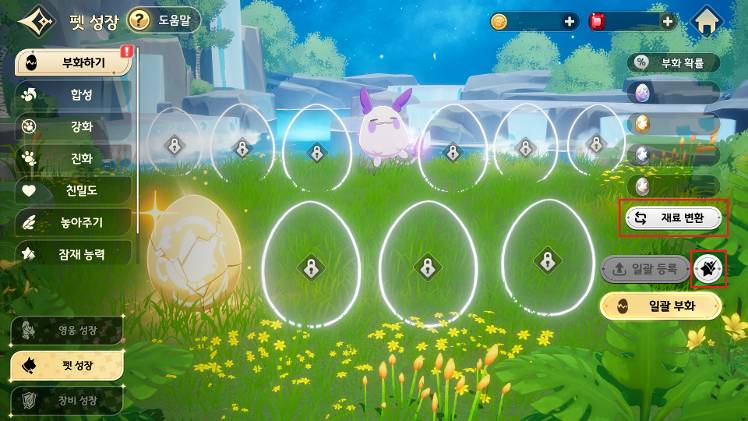Open the 잠재 능력 menu entry
Viewport: 748px width, 421px height.
[x=72, y=253]
